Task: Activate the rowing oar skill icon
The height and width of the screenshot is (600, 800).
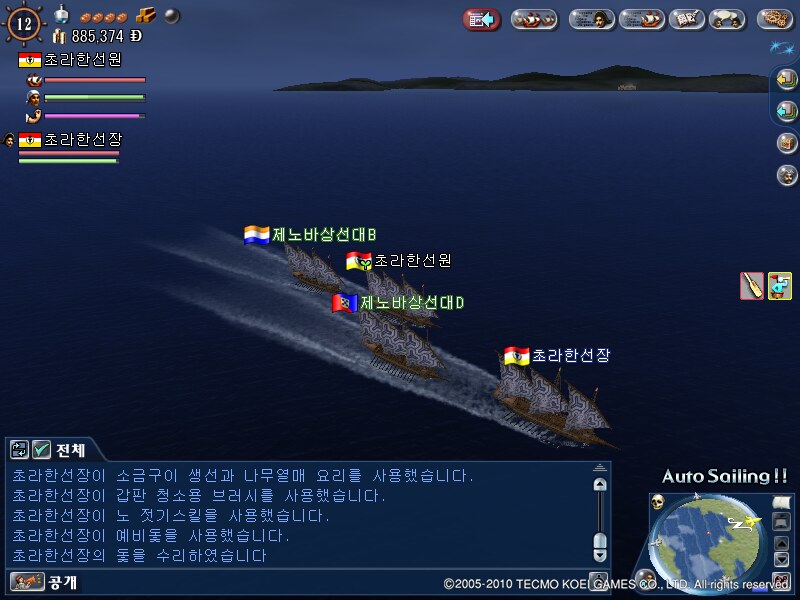Action: pos(751,286)
